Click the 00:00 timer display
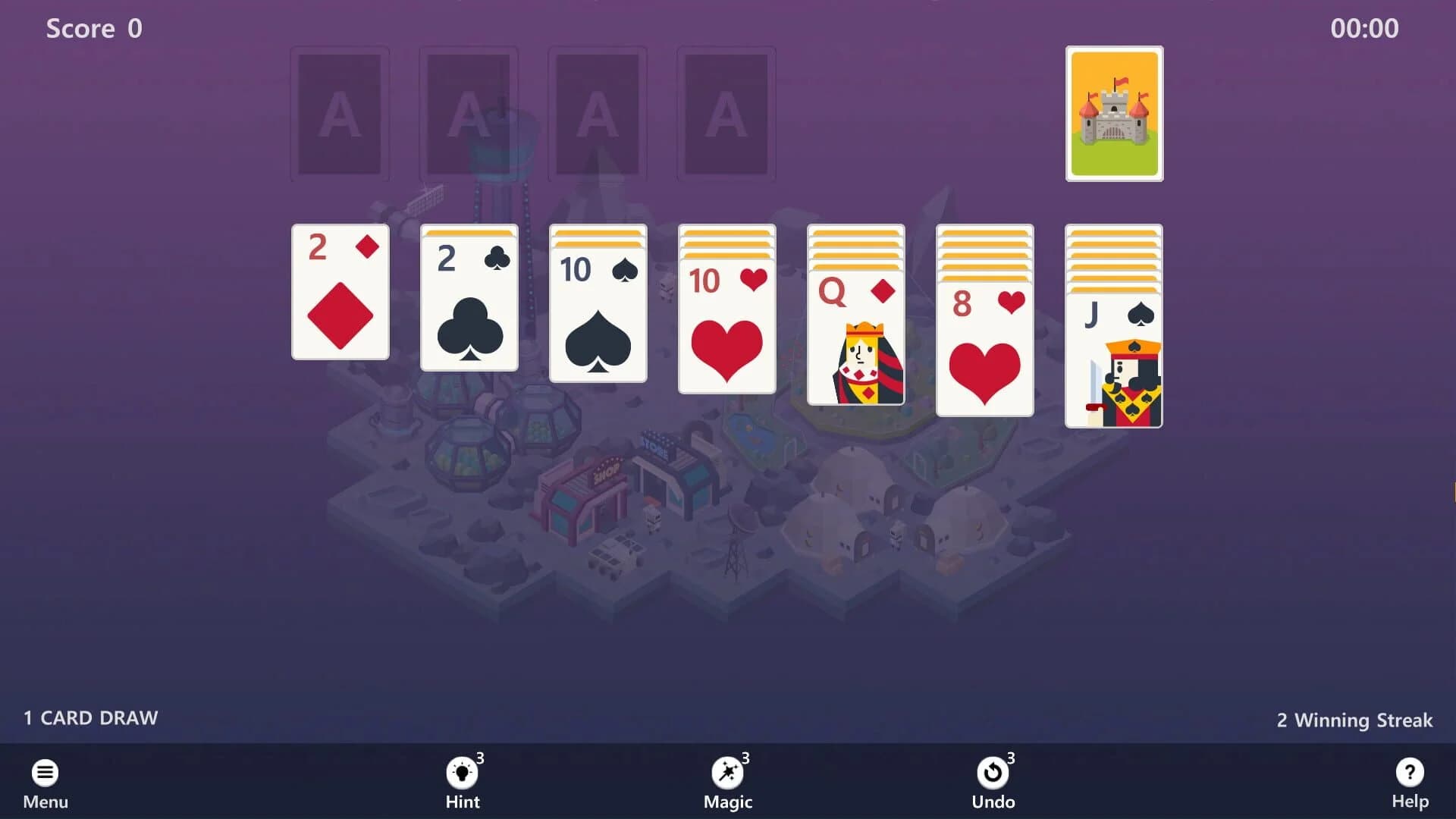 tap(1366, 29)
